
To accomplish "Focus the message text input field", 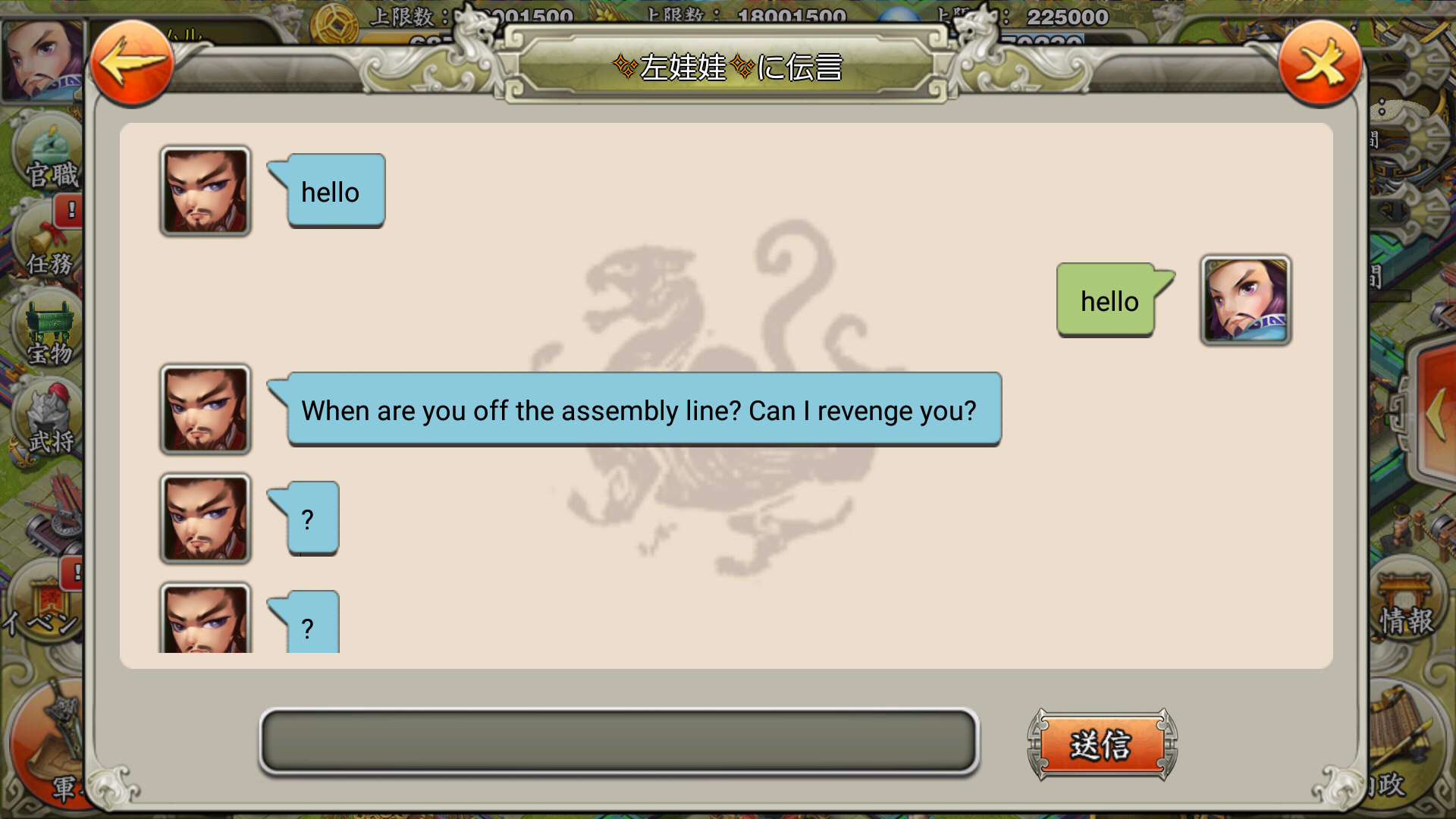I will click(x=619, y=742).
